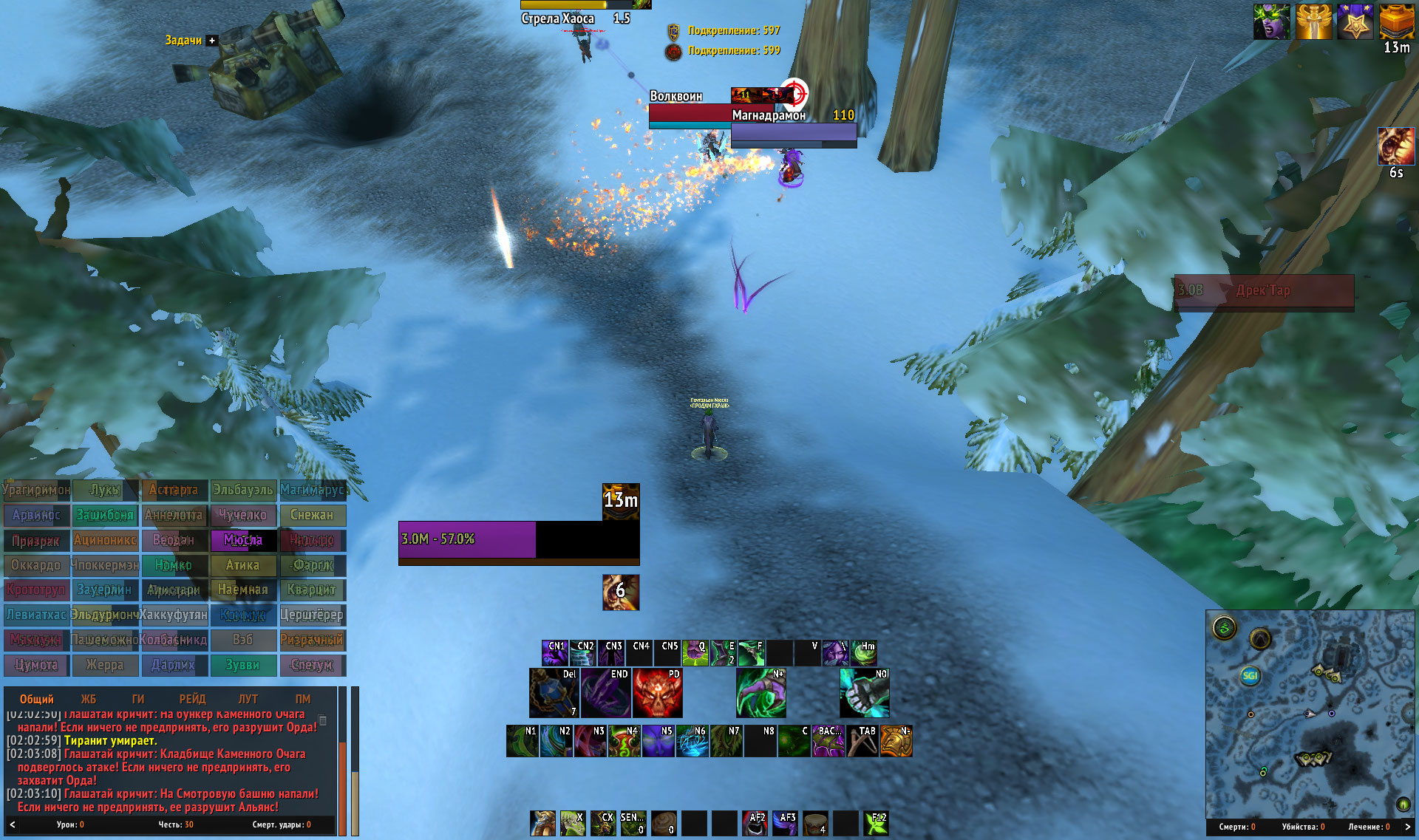Image resolution: width=1419 pixels, height=840 pixels.
Task: Click the green fist ability bound to Q
Action: [x=695, y=653]
